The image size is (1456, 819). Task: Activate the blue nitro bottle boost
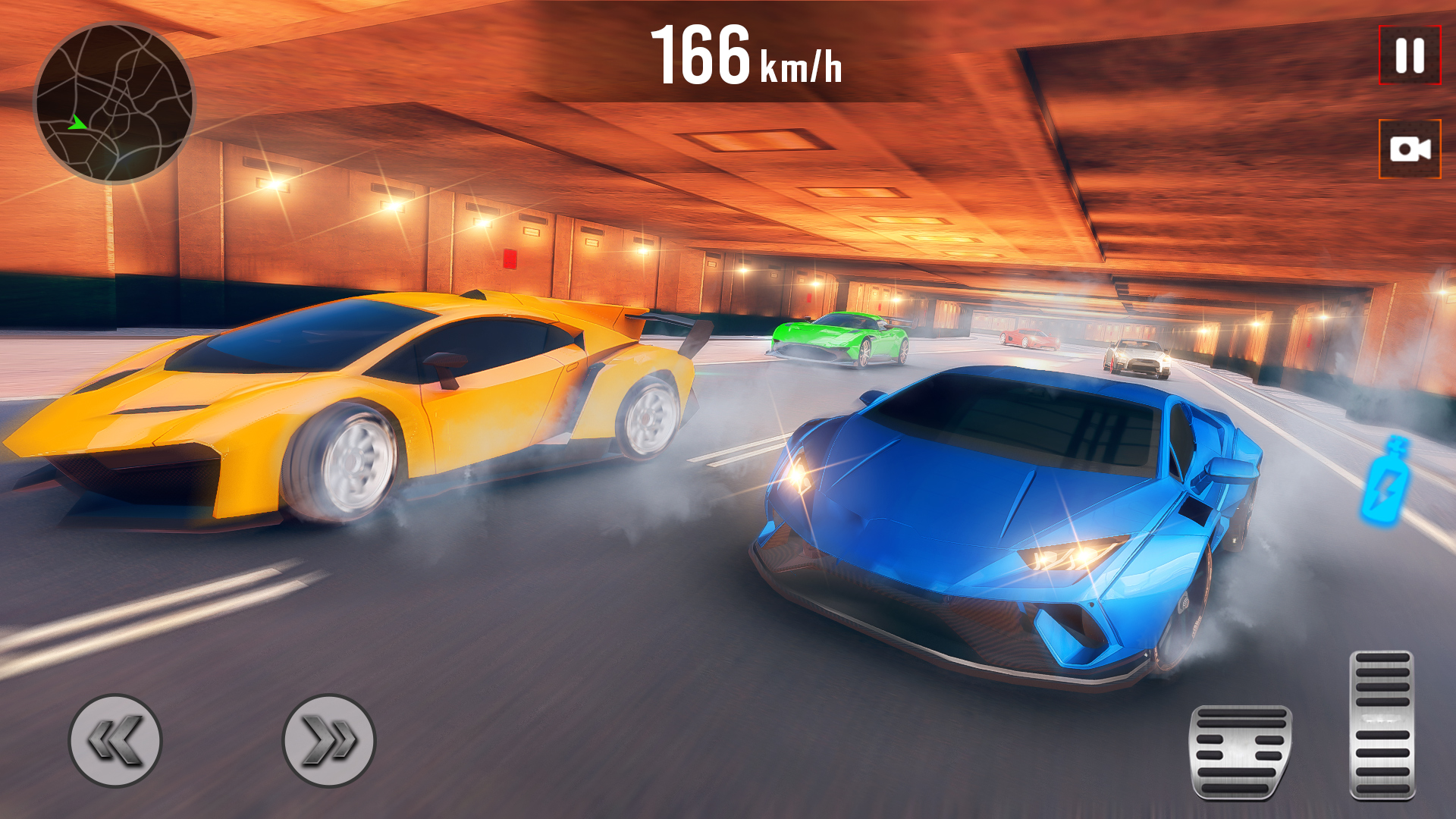pos(1385,480)
